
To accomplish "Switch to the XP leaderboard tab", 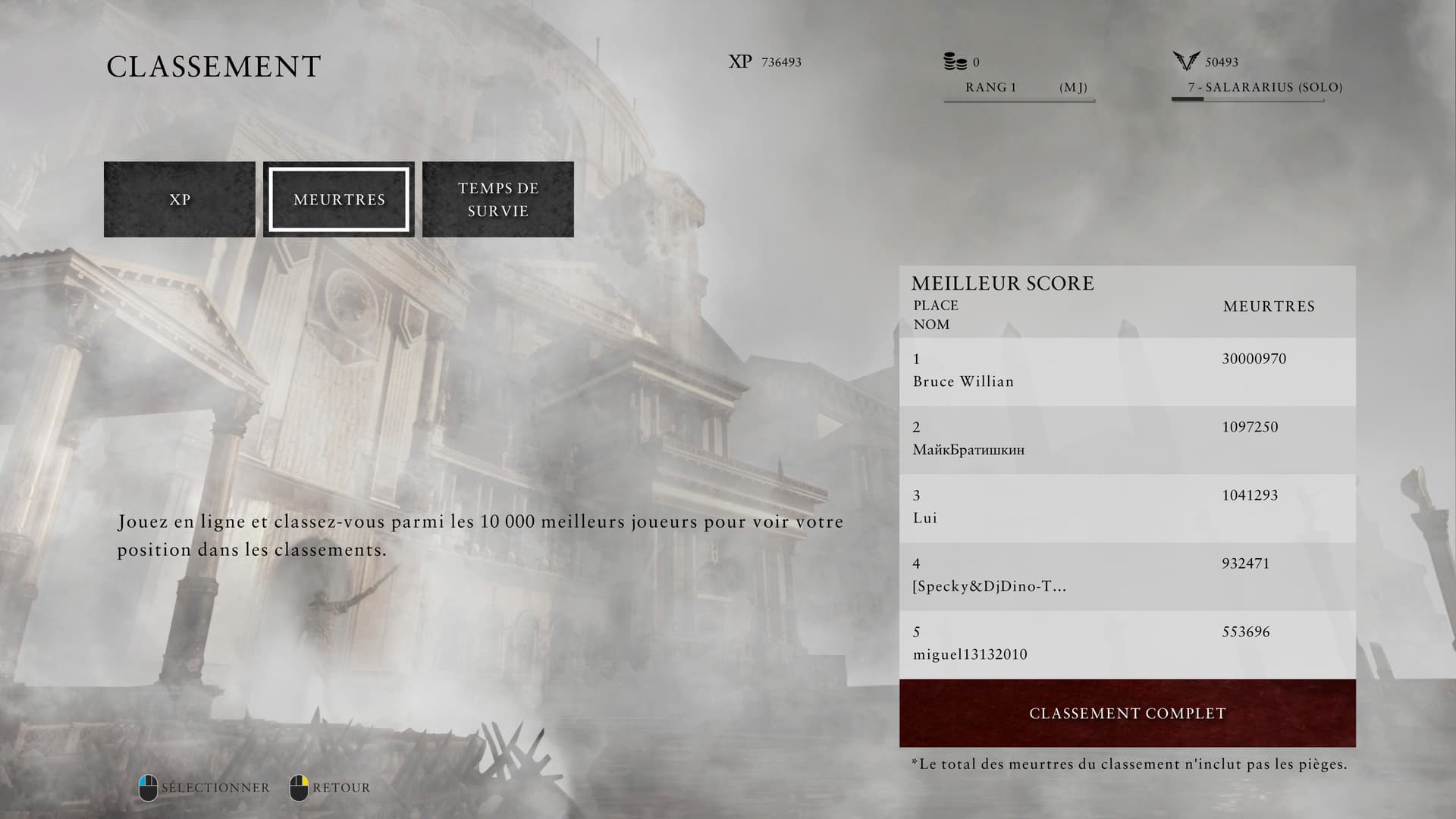I will coord(180,199).
